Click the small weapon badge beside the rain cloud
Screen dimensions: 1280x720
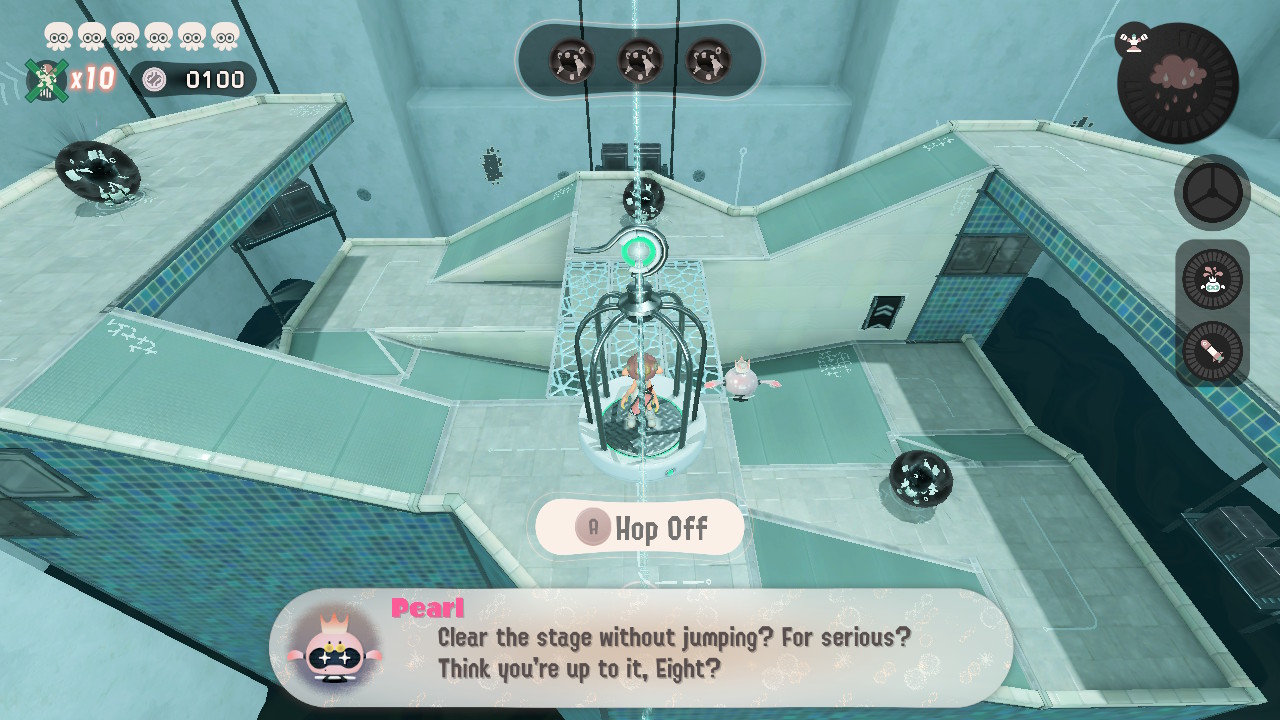1132,40
